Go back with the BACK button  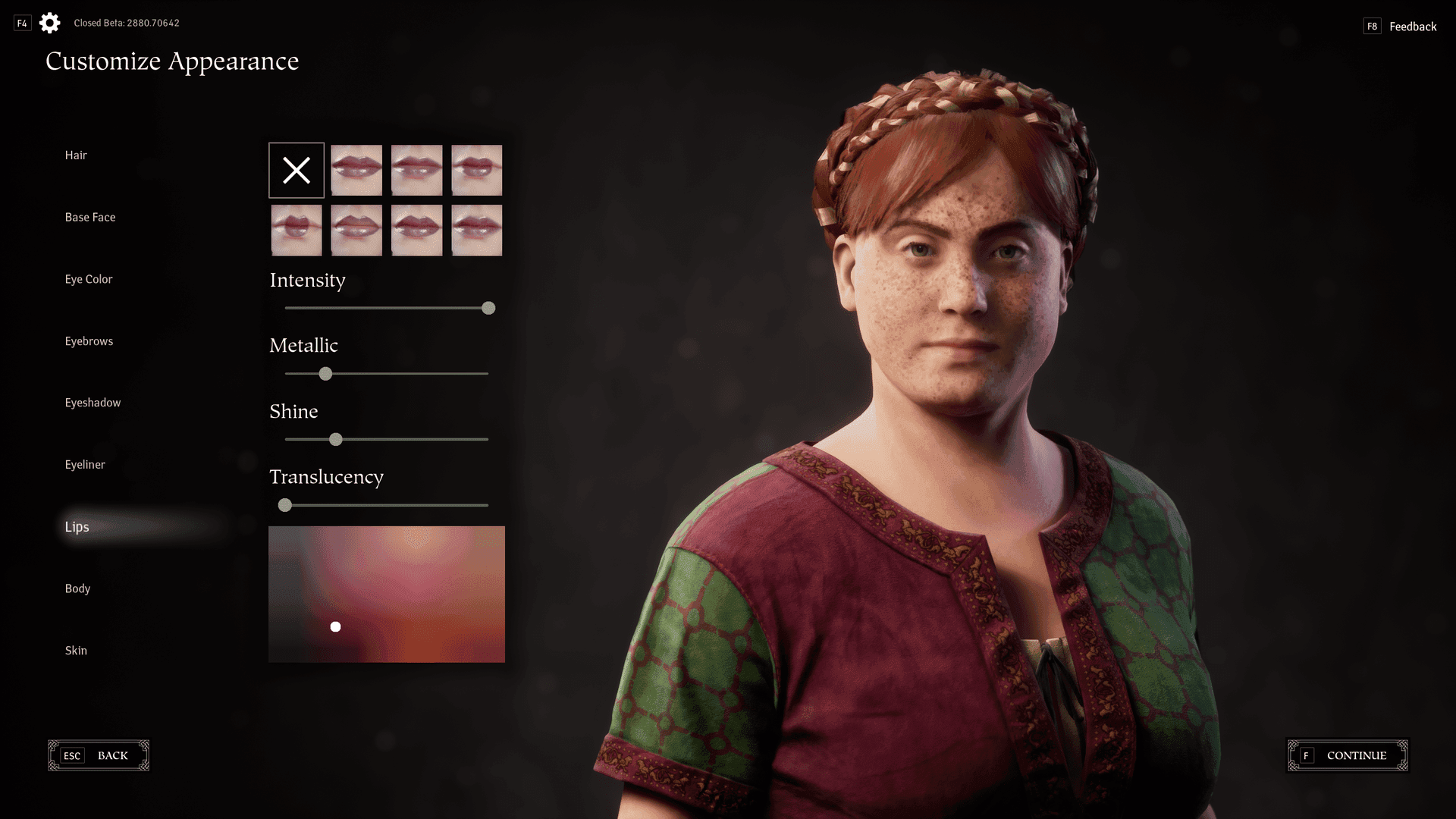pyautogui.click(x=99, y=755)
